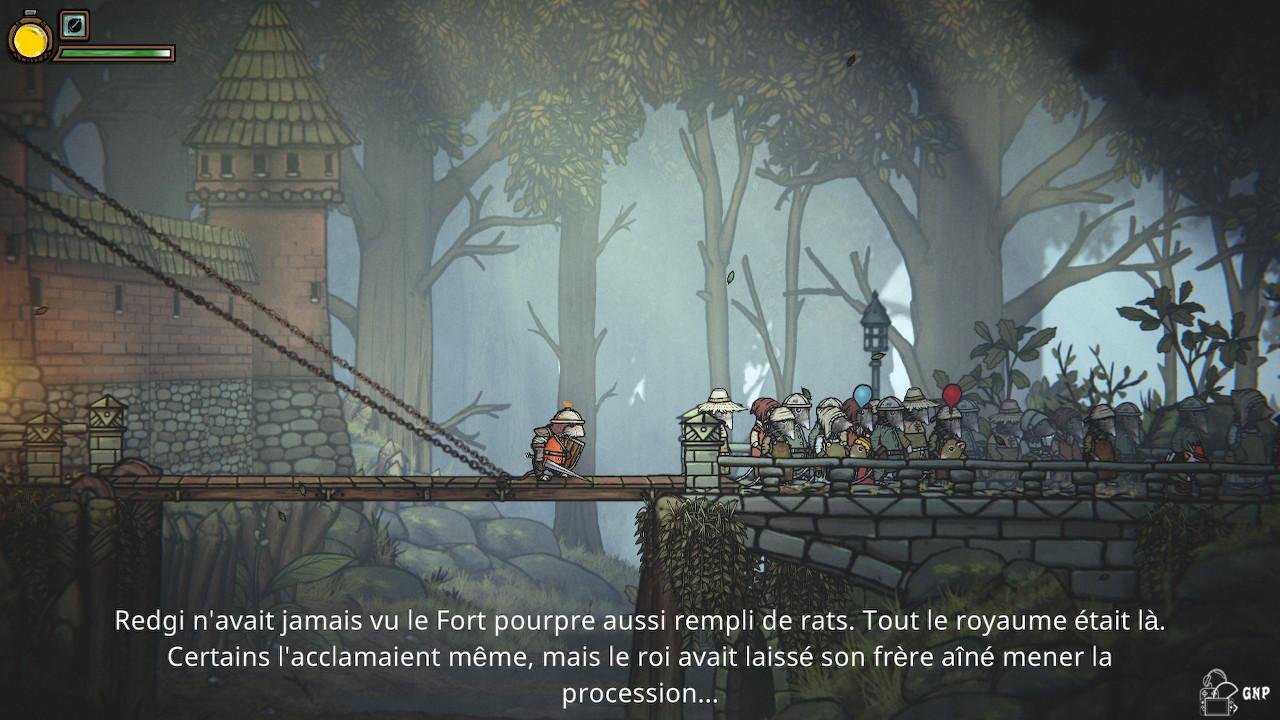
Task: Click the yellow flask icon
Action: 30,39
